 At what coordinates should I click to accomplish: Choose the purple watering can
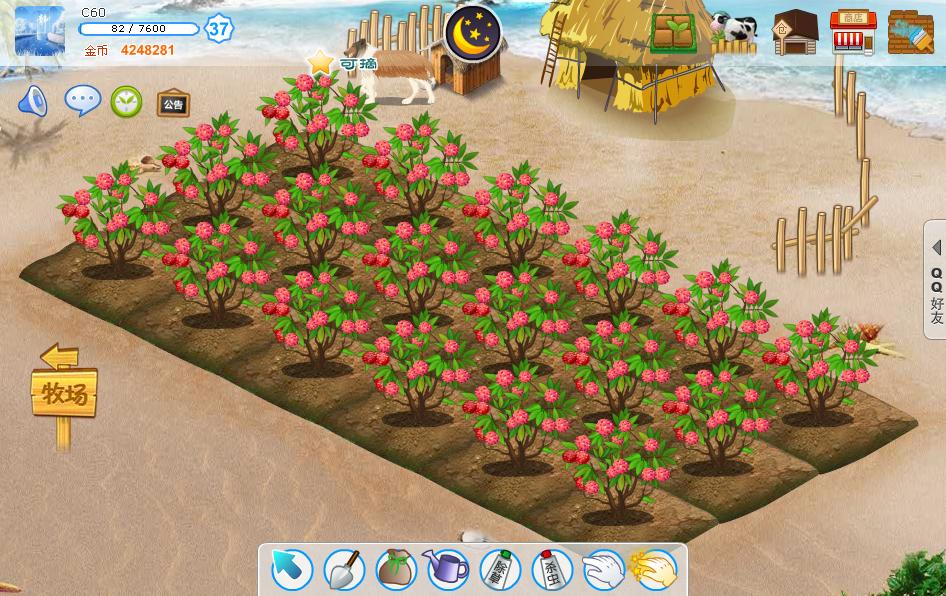click(x=447, y=570)
